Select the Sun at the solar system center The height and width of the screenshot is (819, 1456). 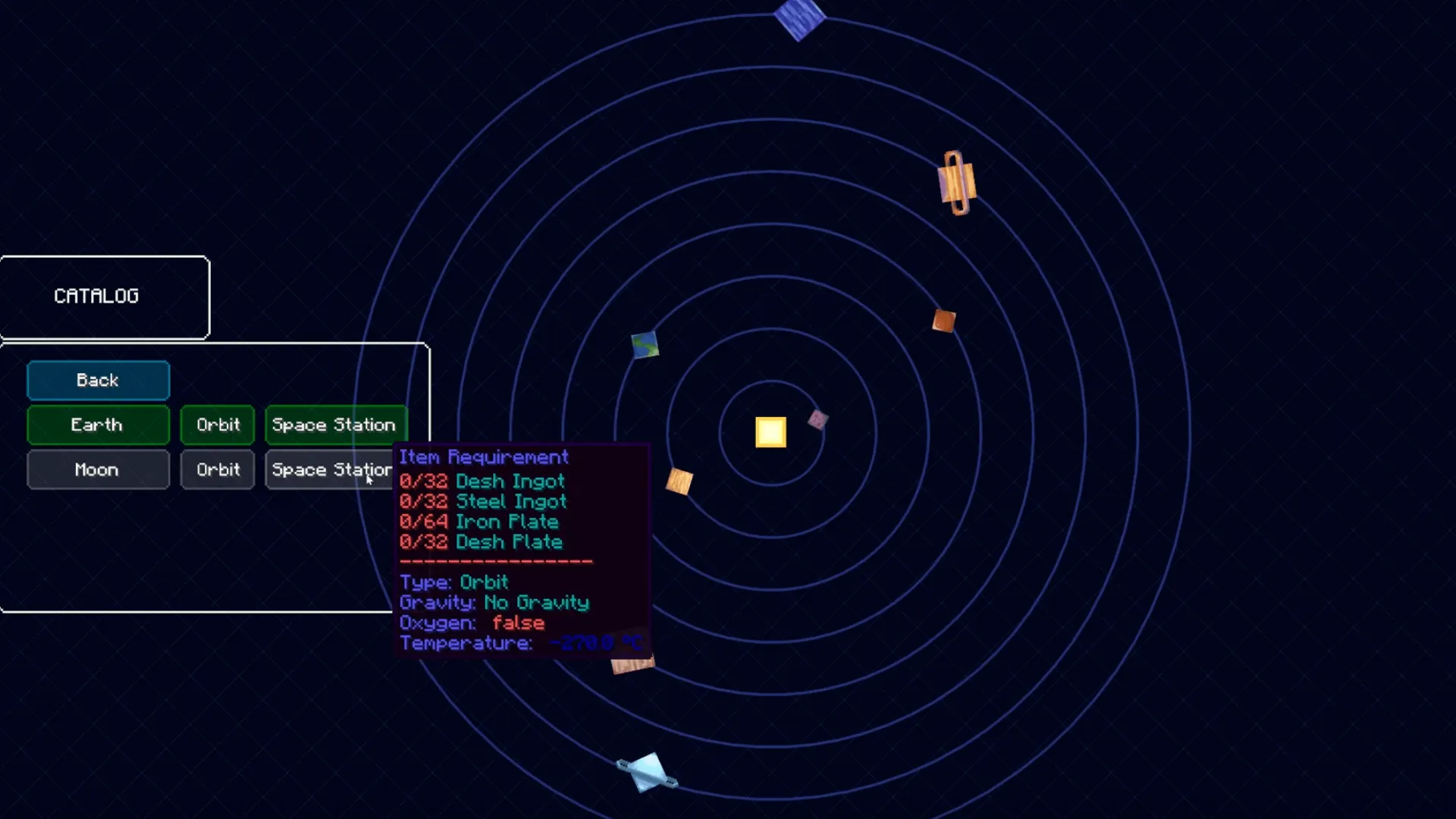coord(770,431)
